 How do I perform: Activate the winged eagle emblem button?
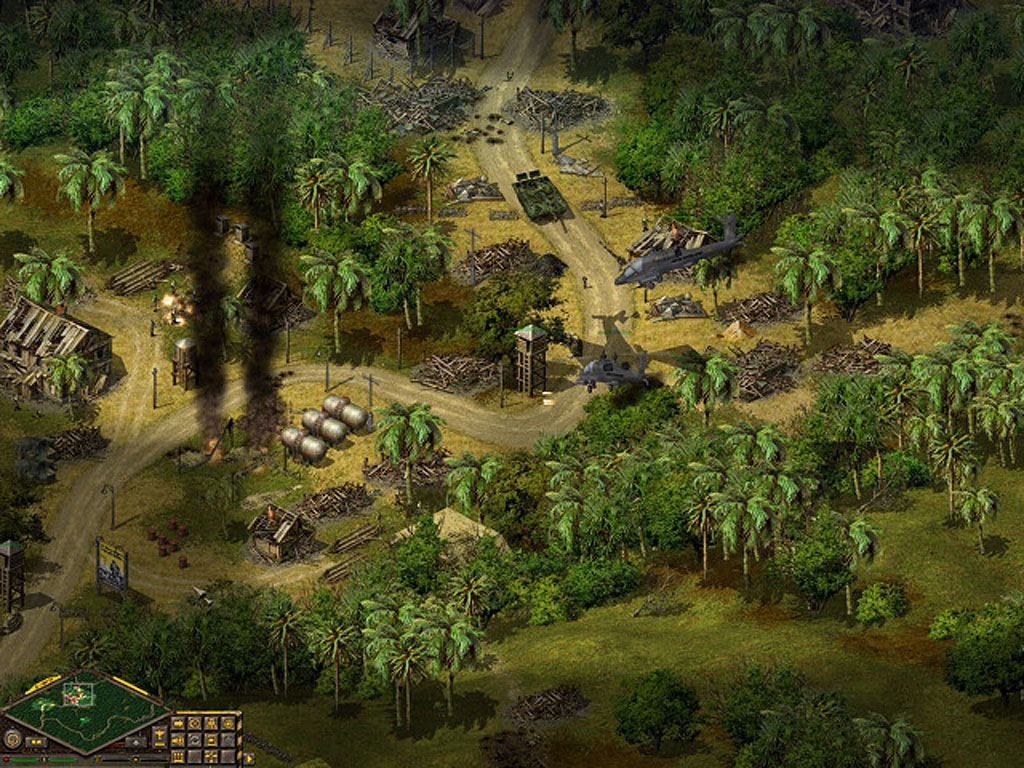159,734
